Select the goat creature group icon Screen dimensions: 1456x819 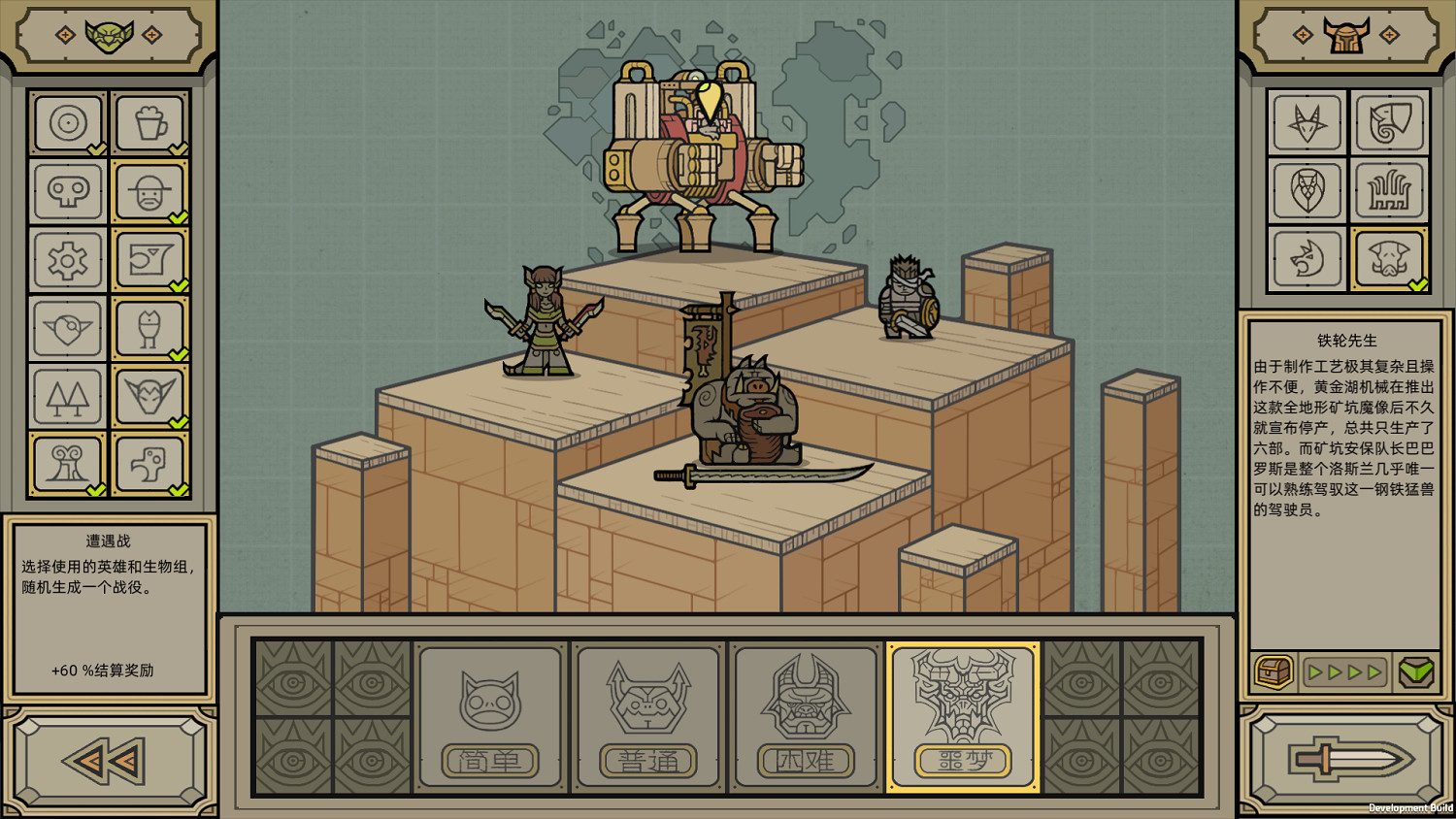point(1307,123)
